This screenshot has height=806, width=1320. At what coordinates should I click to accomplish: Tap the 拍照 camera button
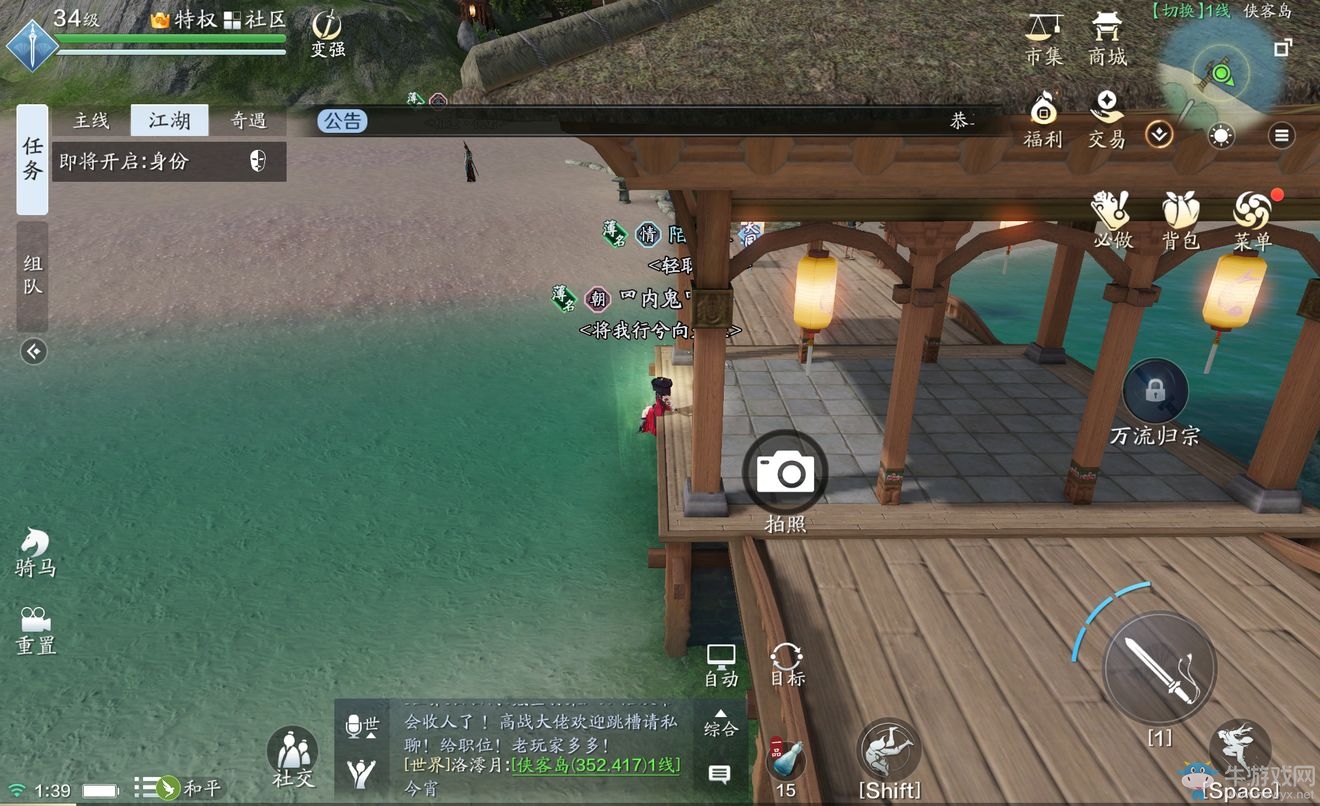[785, 472]
